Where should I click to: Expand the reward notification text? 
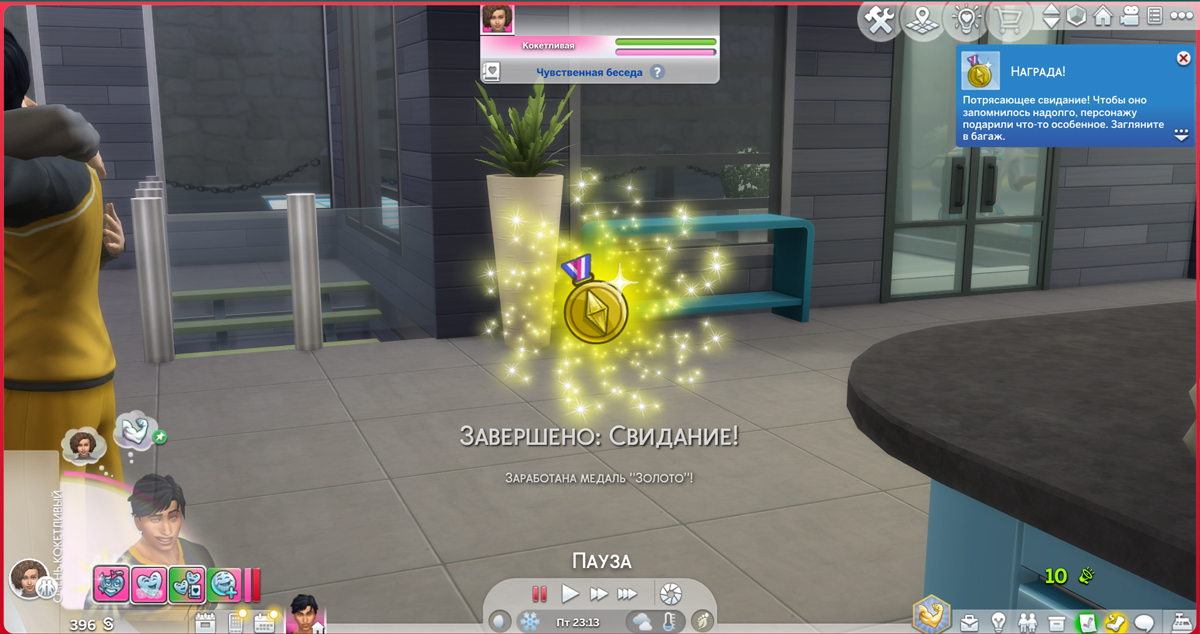point(1181,134)
